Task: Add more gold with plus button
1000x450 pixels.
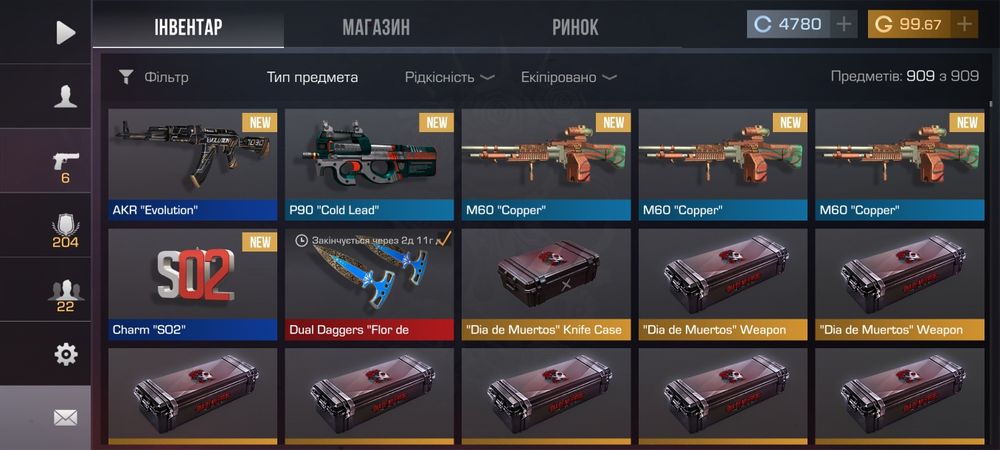Action: pyautogui.click(x=964, y=25)
